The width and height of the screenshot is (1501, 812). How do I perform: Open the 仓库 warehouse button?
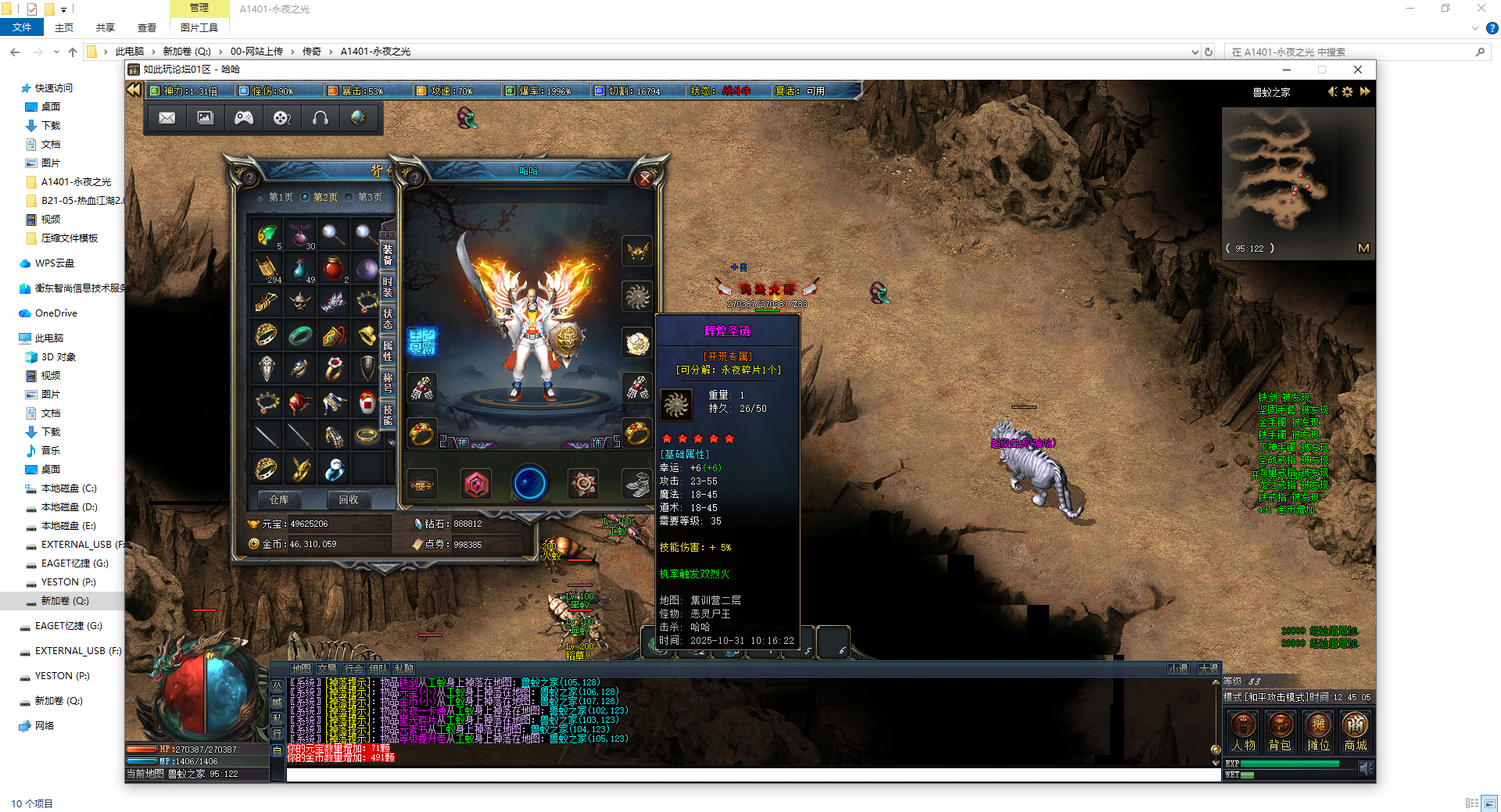(279, 499)
